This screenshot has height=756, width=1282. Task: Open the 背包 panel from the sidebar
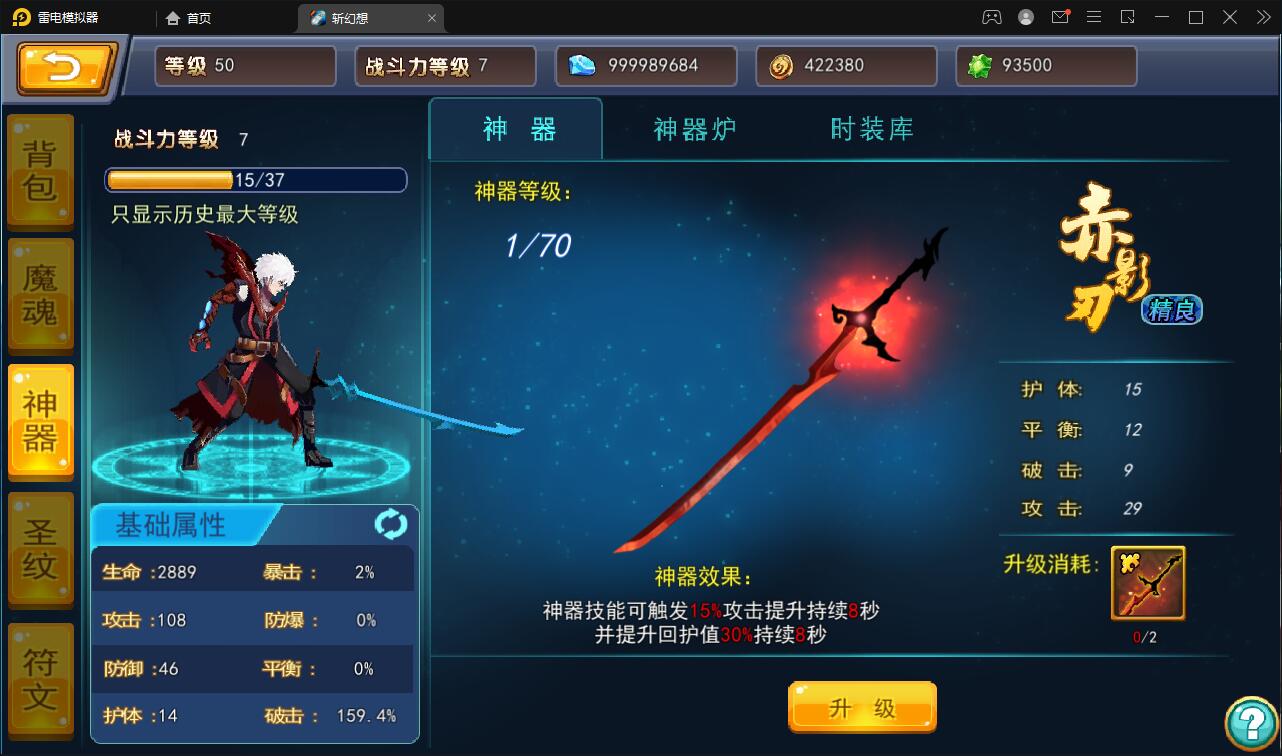click(x=40, y=170)
